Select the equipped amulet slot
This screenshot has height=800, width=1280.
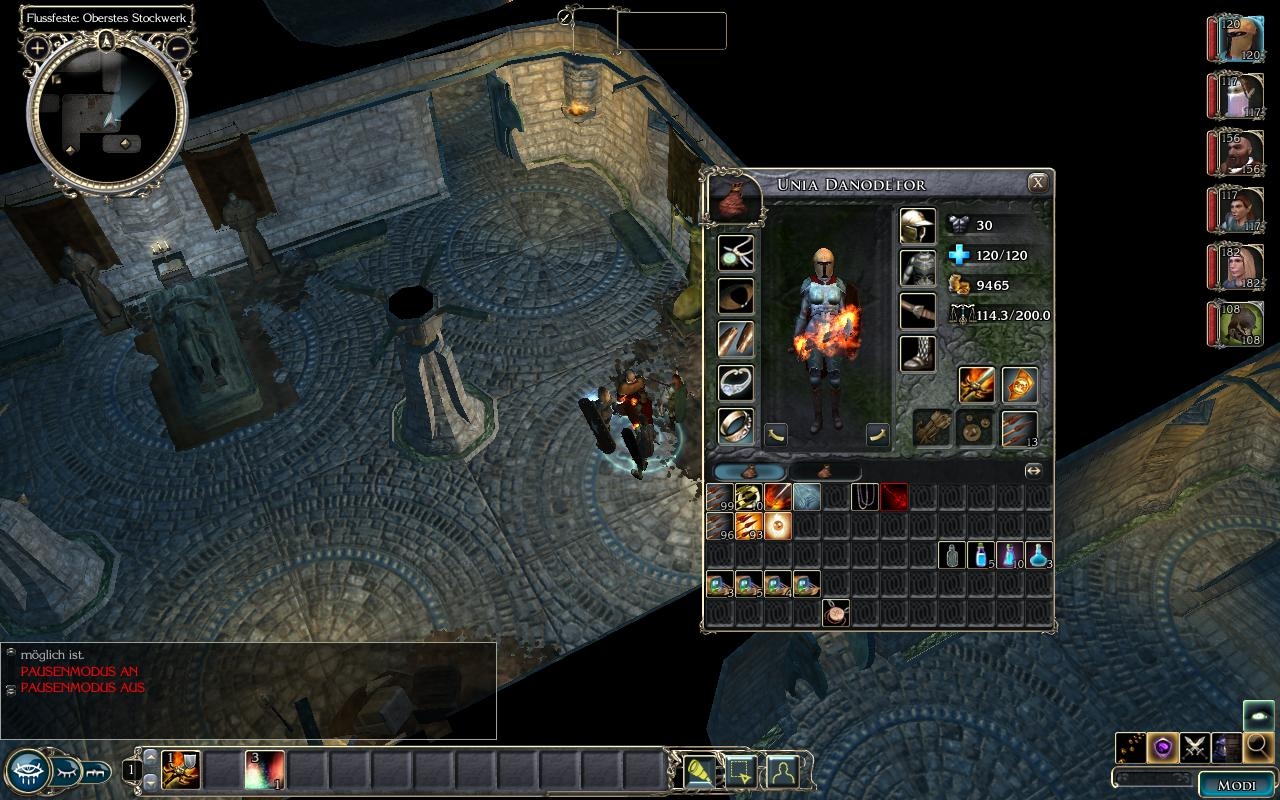[736, 254]
